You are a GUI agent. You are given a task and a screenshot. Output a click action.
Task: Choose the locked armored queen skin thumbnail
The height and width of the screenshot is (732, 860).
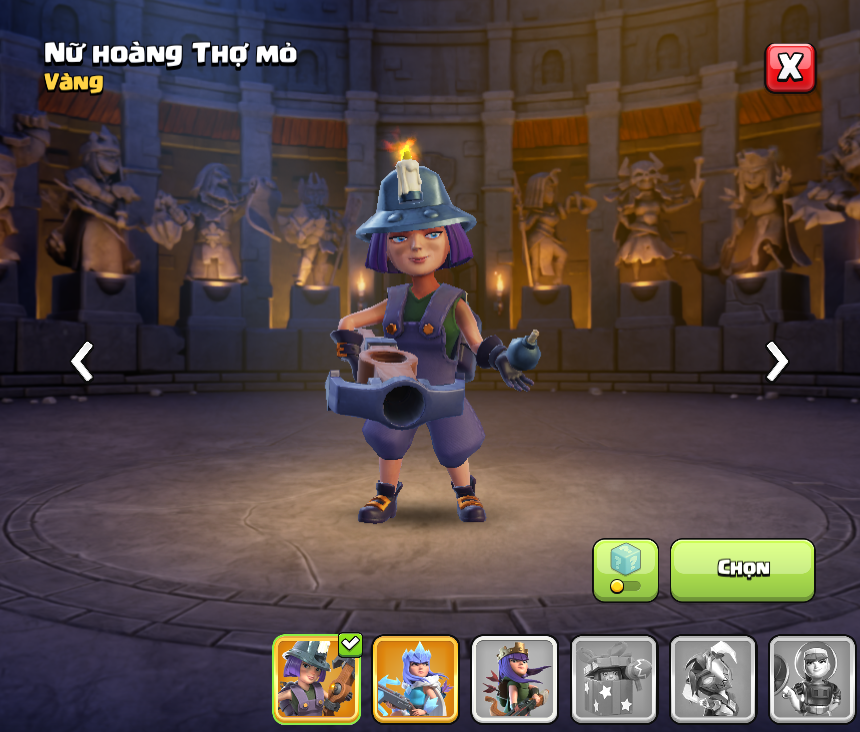712,679
